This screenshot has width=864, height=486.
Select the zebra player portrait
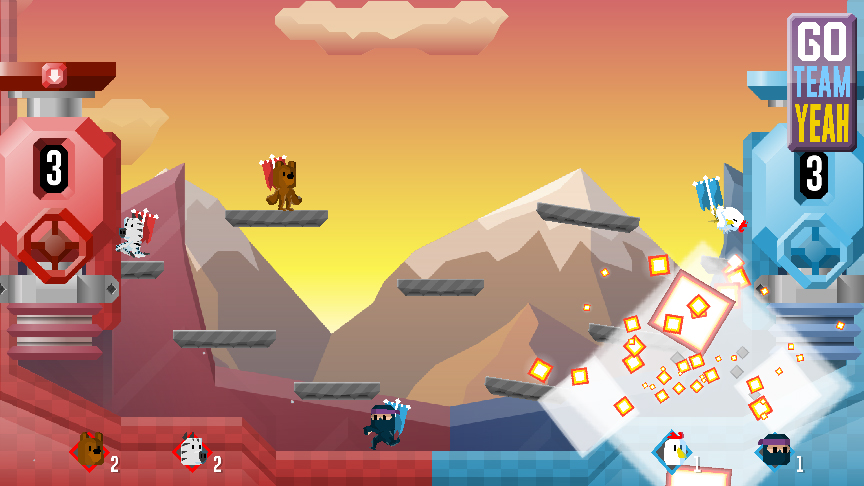coord(191,453)
